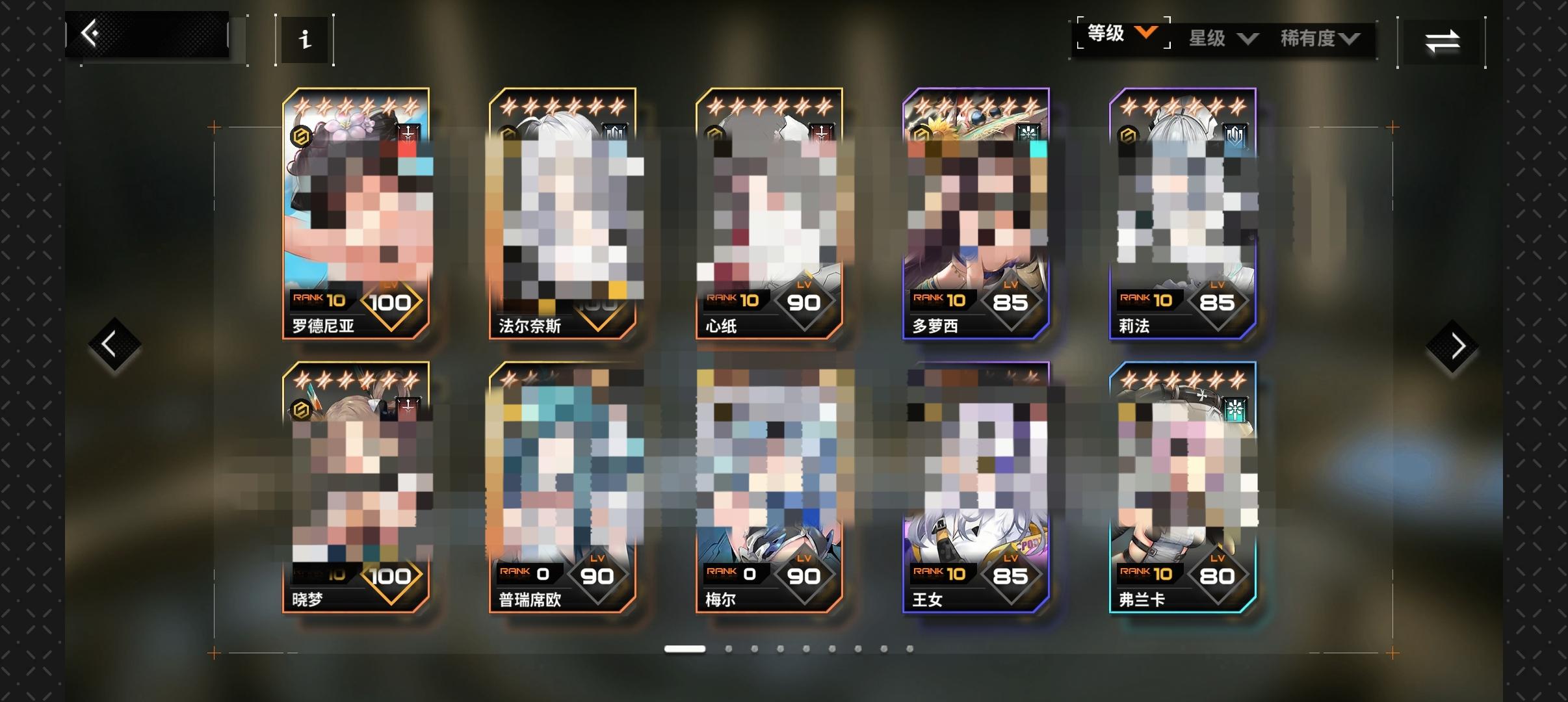Tap the back arrow in the top-left corner
The image size is (1568, 702).
[91, 32]
